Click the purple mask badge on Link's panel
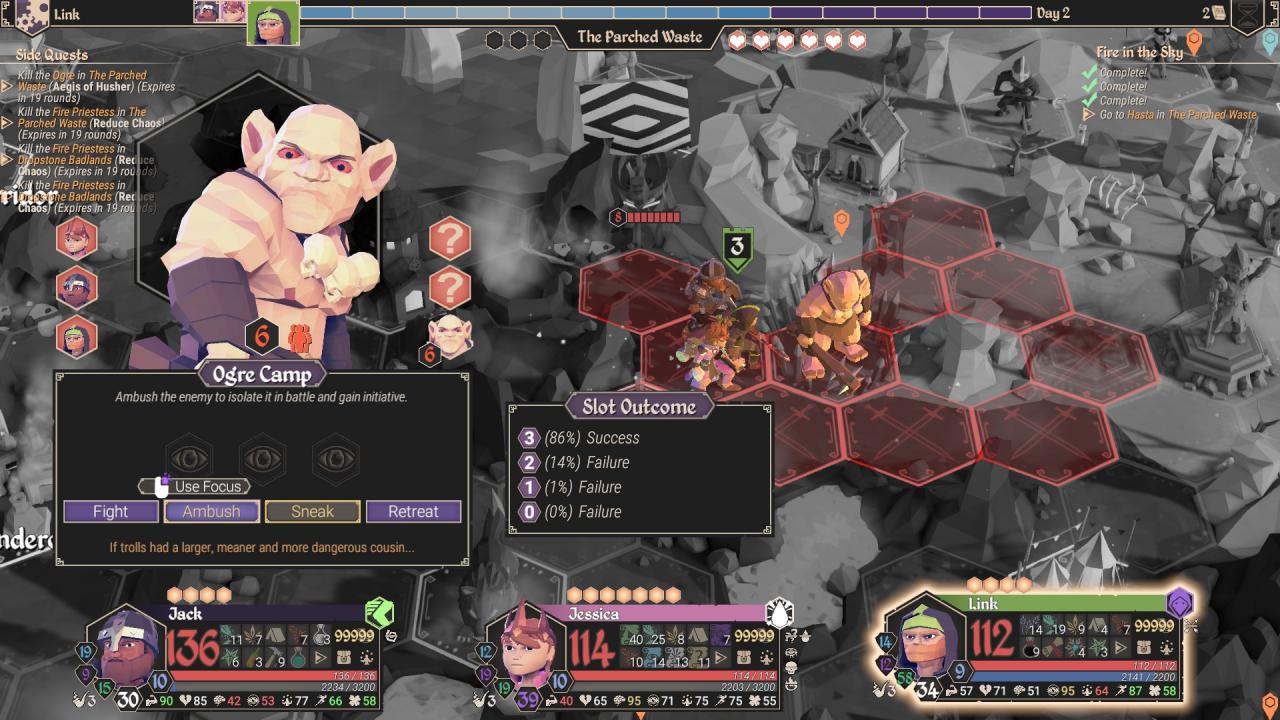The height and width of the screenshot is (720, 1280). pyautogui.click(x=1180, y=602)
